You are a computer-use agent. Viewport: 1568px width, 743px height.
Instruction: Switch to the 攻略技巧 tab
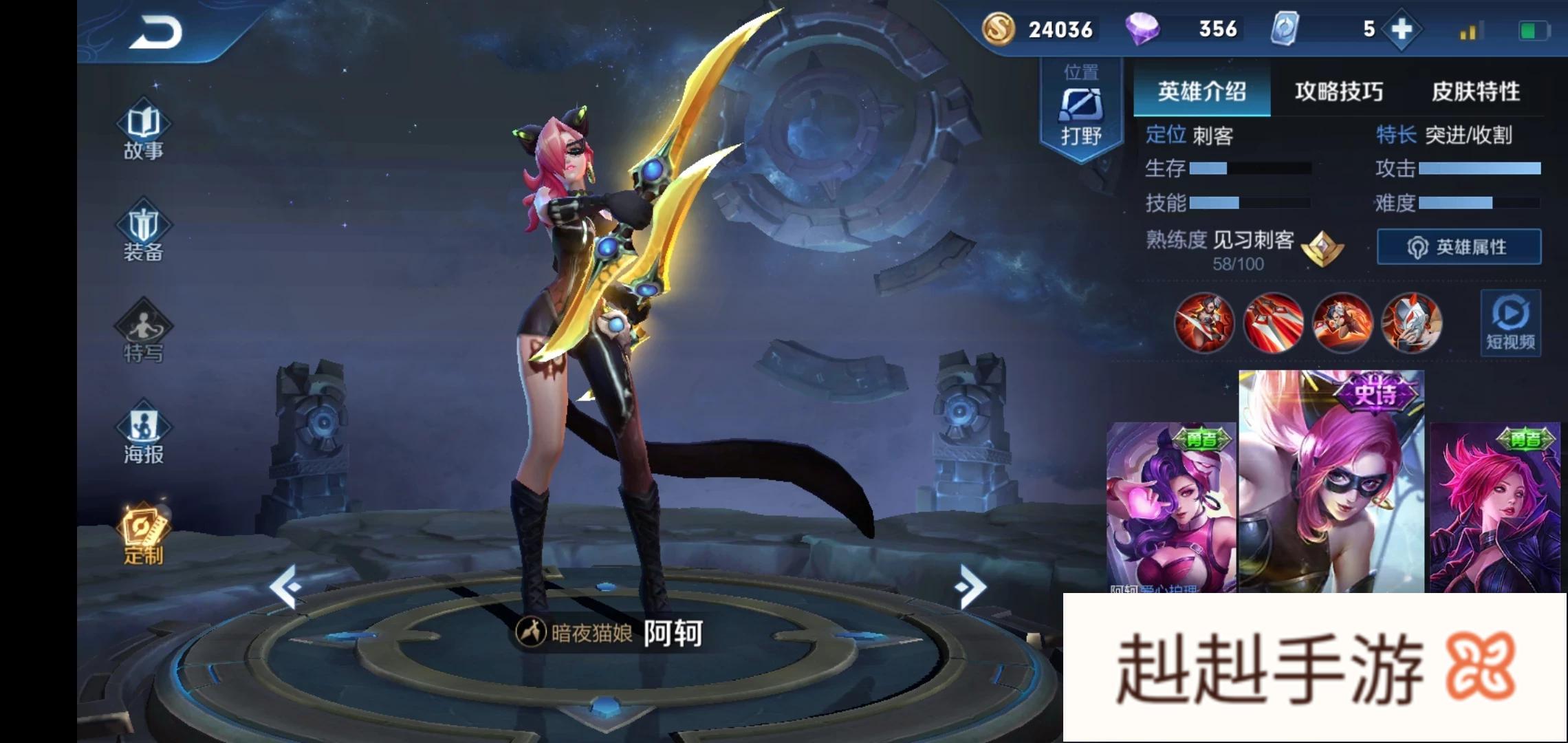(1338, 91)
